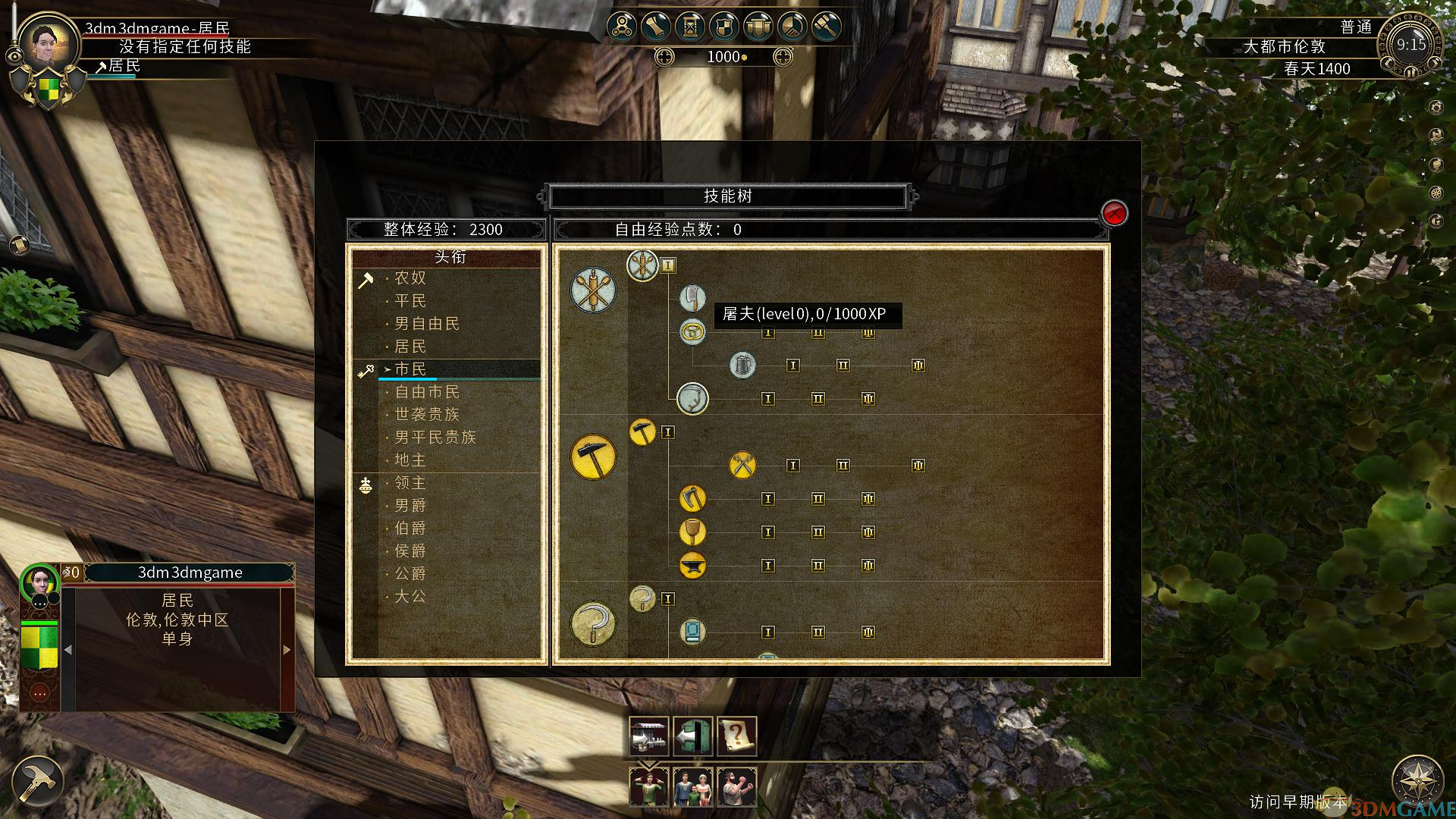This screenshot has height=819, width=1456.
Task: Open the checkered shield menu in top bar
Action: [x=723, y=27]
